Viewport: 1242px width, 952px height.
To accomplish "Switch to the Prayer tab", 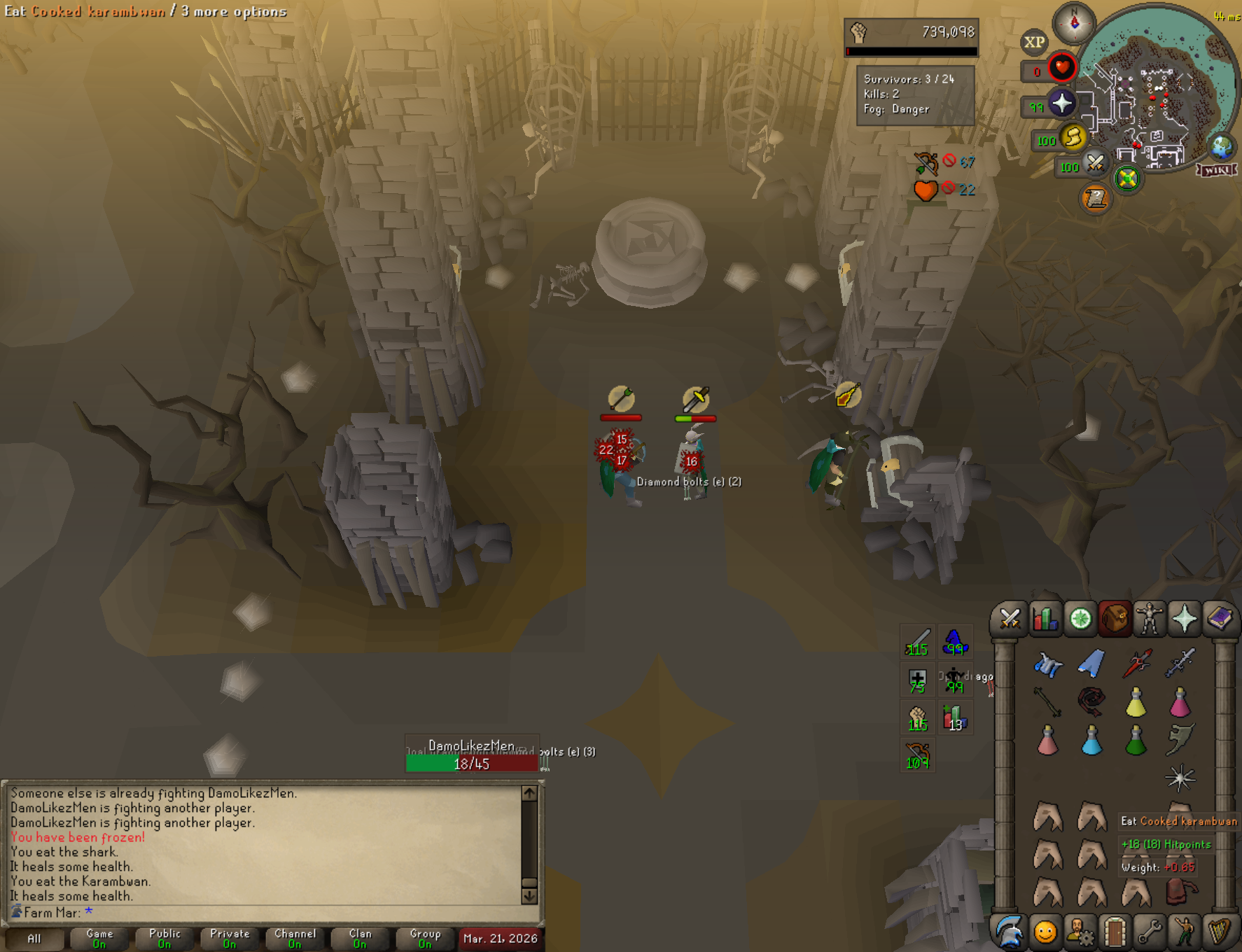I will point(1185,619).
